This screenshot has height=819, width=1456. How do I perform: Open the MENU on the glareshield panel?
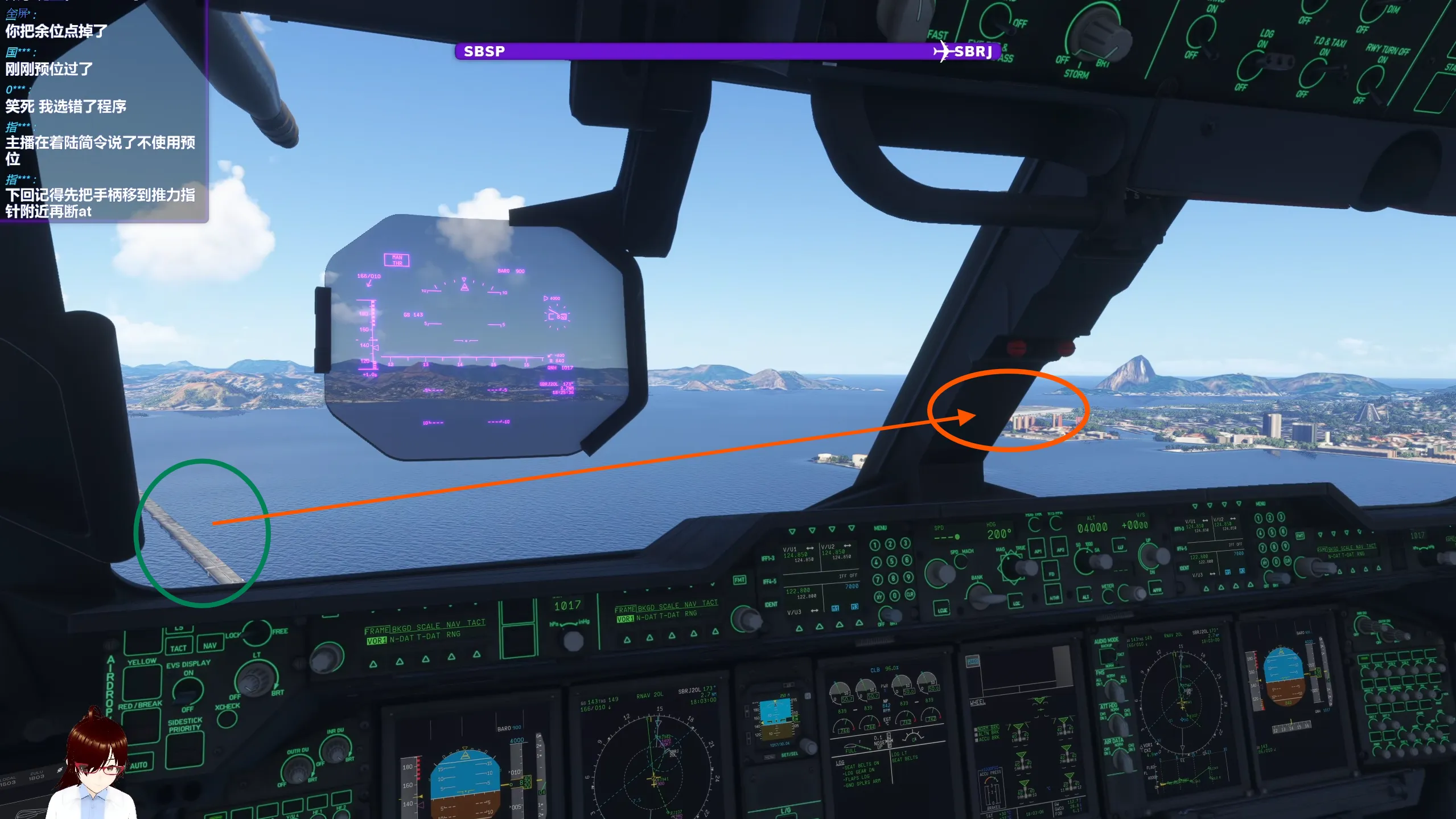(x=879, y=527)
